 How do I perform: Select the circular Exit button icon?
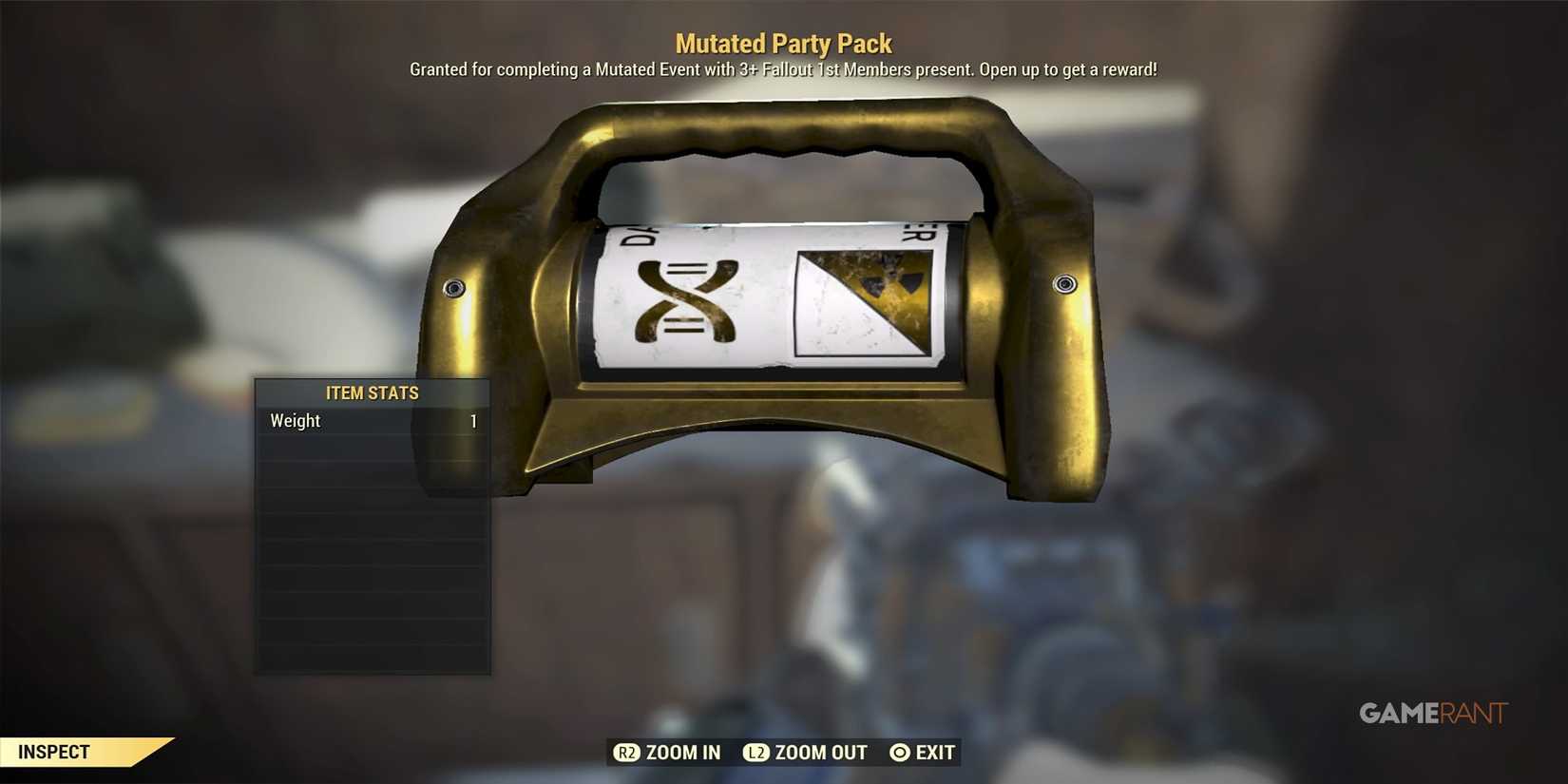click(x=898, y=753)
